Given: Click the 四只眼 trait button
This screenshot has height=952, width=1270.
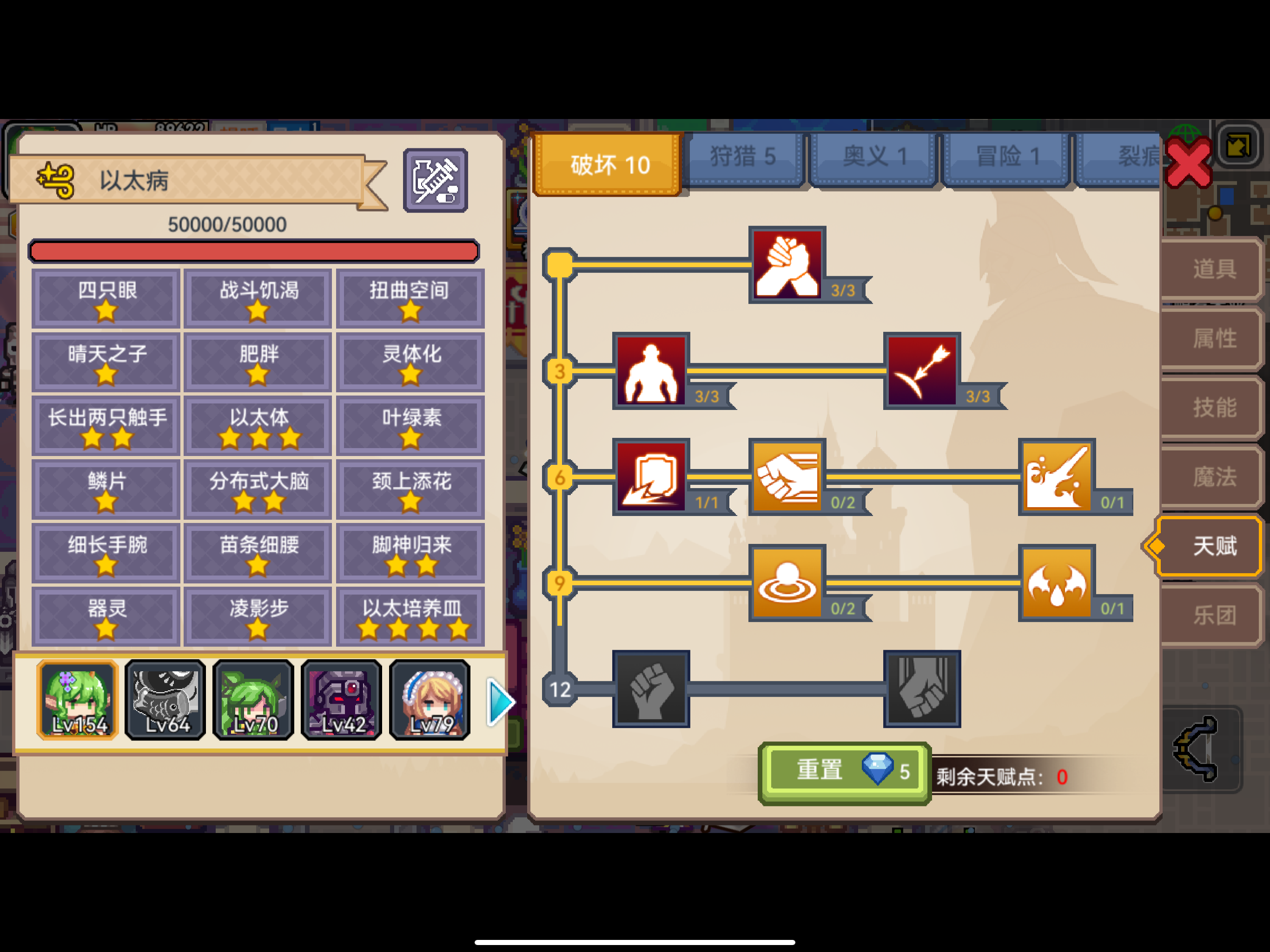Looking at the screenshot, I should tap(105, 298).
